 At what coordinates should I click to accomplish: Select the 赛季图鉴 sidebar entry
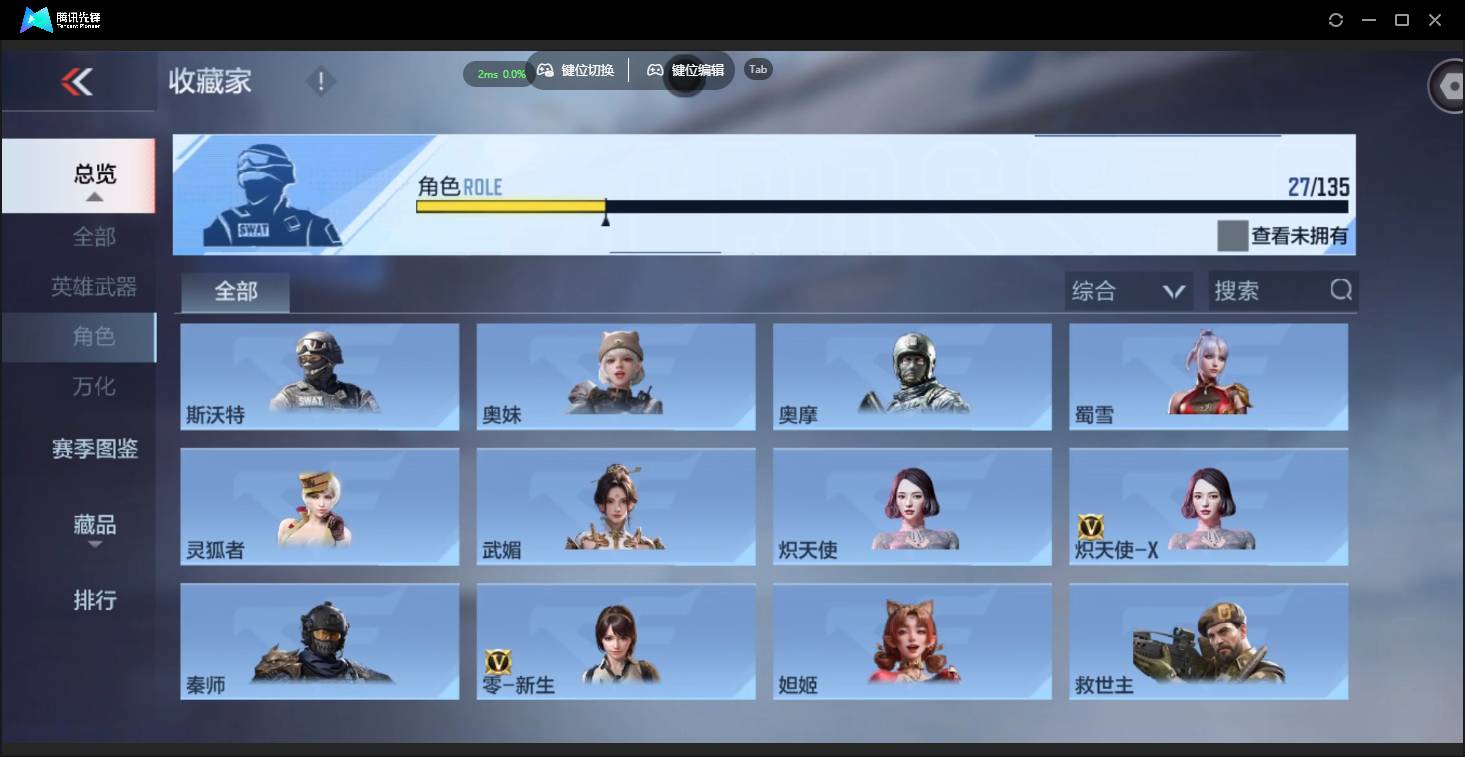click(x=95, y=449)
